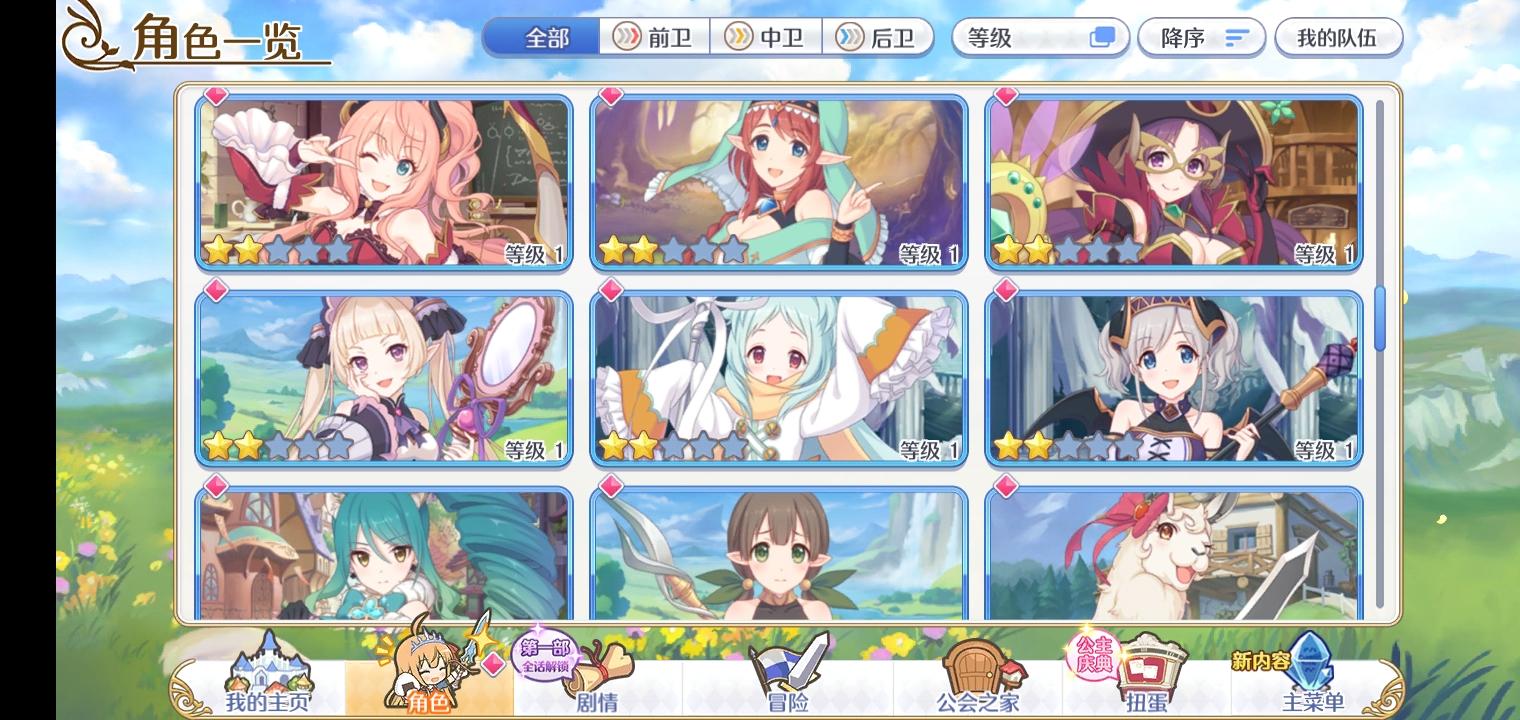The width and height of the screenshot is (1520, 720).
Task: Open the 我的主页 home icon
Action: [x=267, y=670]
